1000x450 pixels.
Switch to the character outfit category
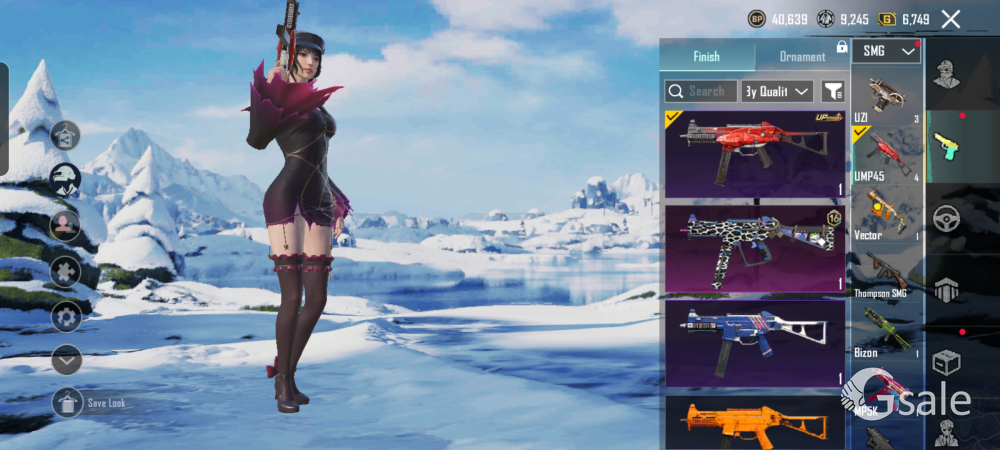pos(947,73)
